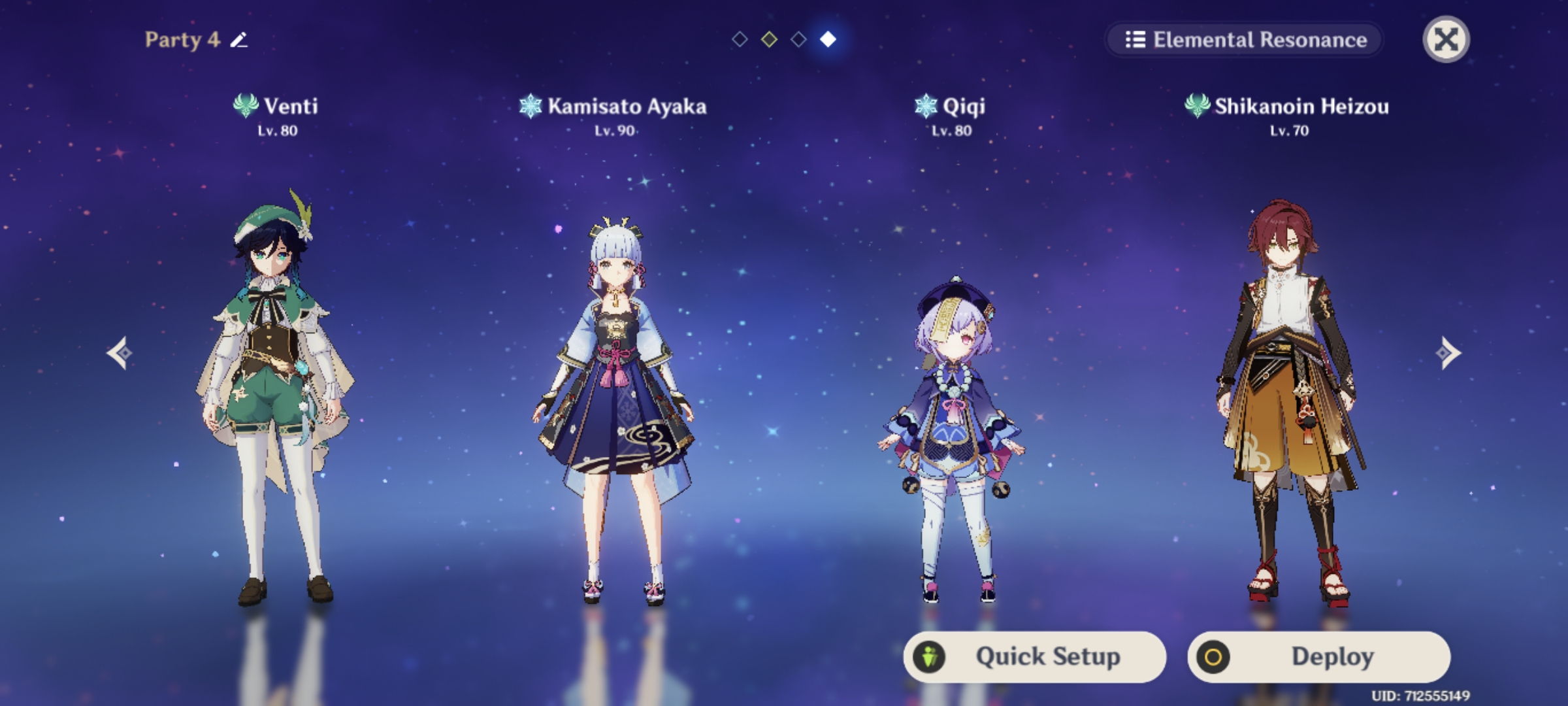Select the fourth filled diamond page indicator
Viewport: 1568px width, 706px height.
[828, 39]
